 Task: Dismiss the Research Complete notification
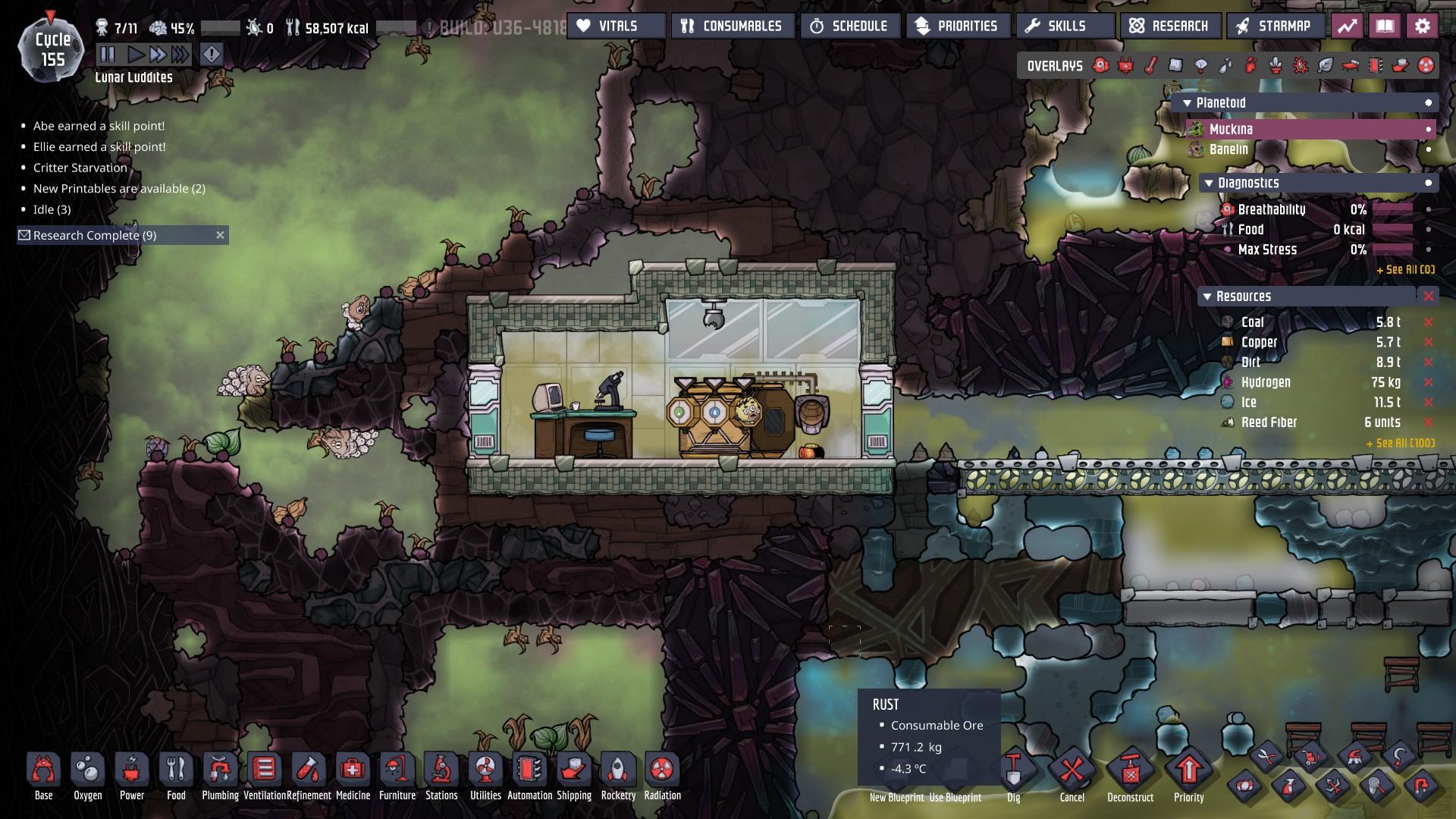coord(220,235)
